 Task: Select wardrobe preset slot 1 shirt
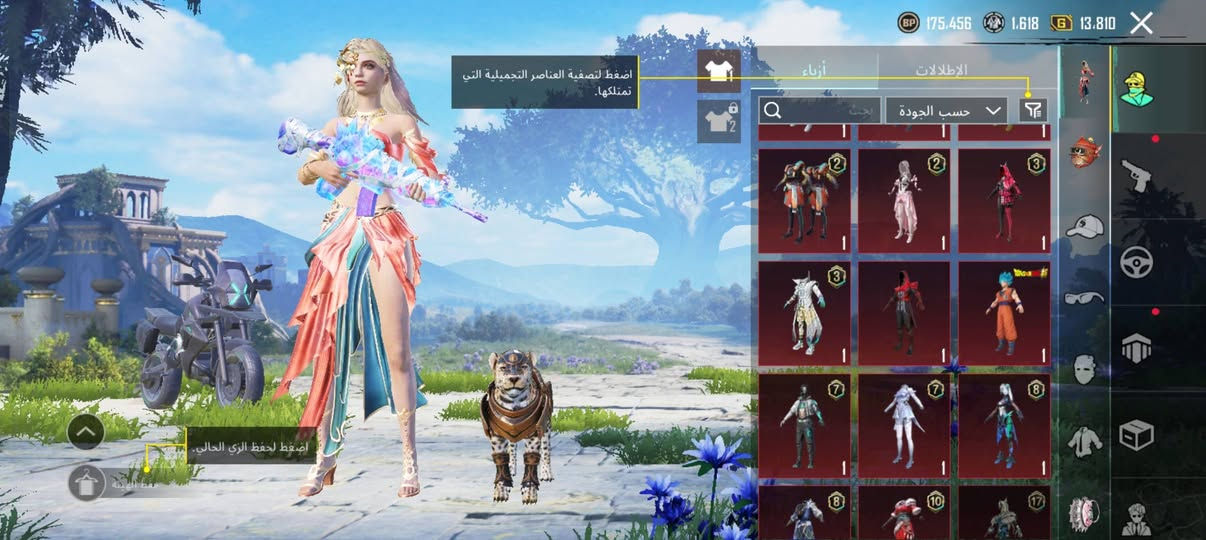tap(718, 71)
